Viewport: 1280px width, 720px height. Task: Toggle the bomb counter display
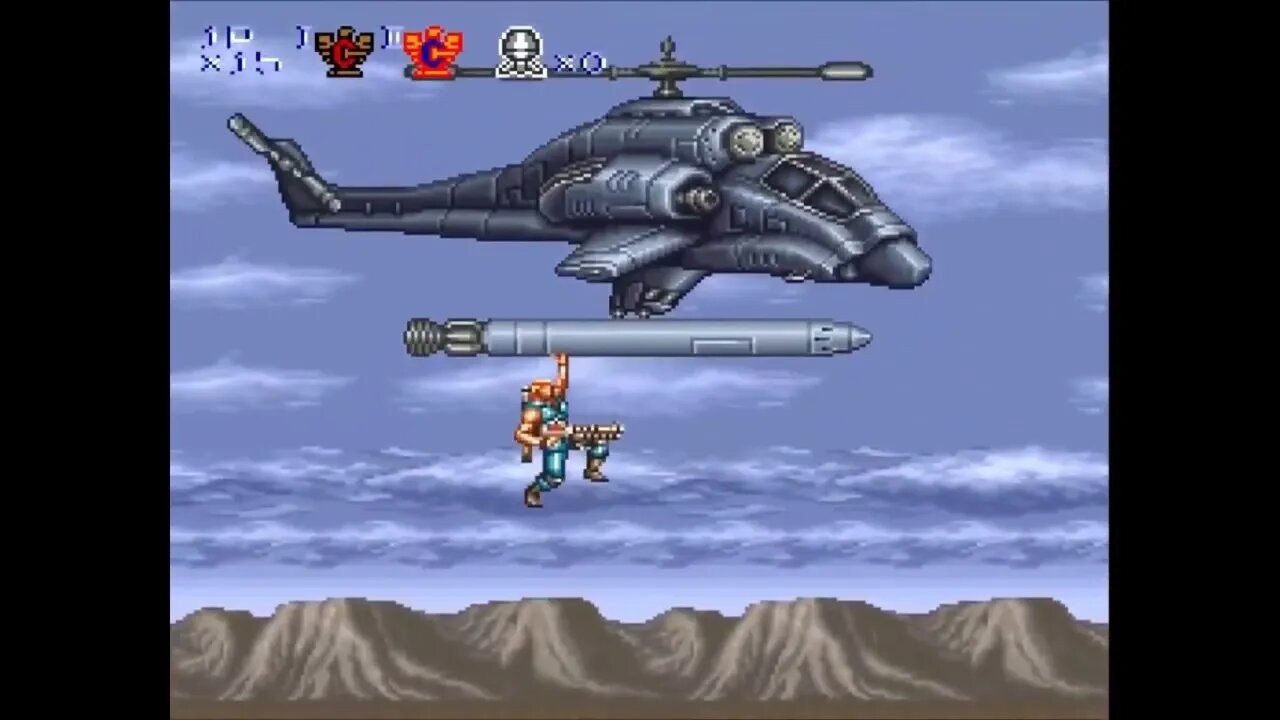[x=580, y=63]
